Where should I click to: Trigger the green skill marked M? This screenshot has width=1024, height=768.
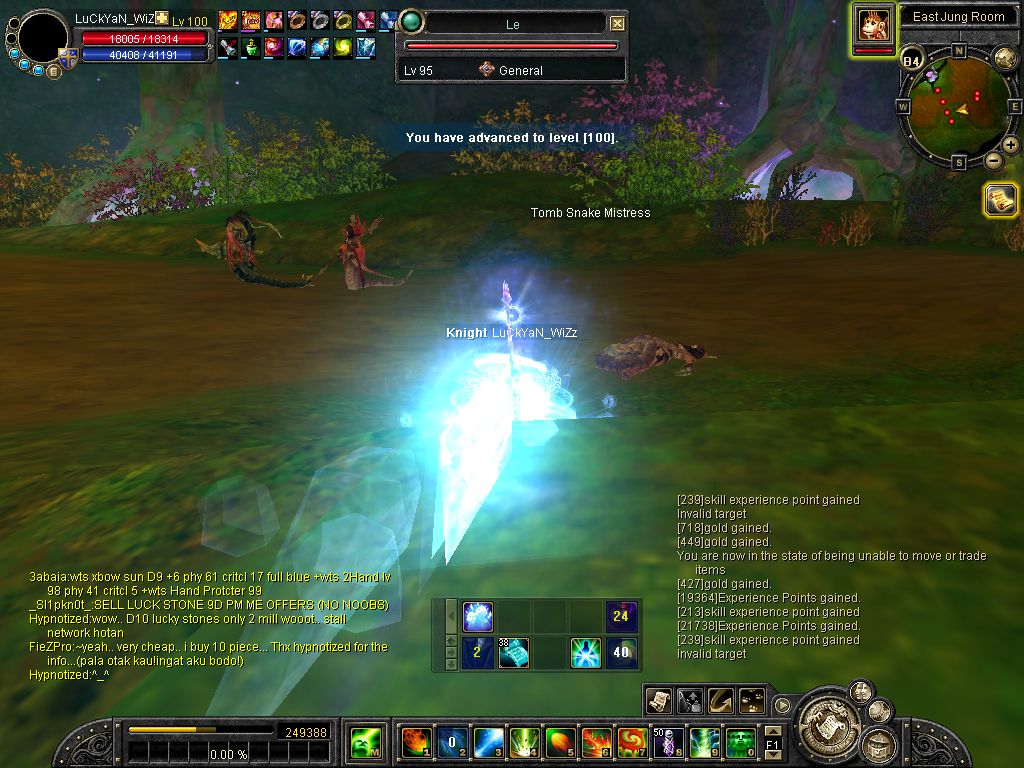tap(364, 742)
